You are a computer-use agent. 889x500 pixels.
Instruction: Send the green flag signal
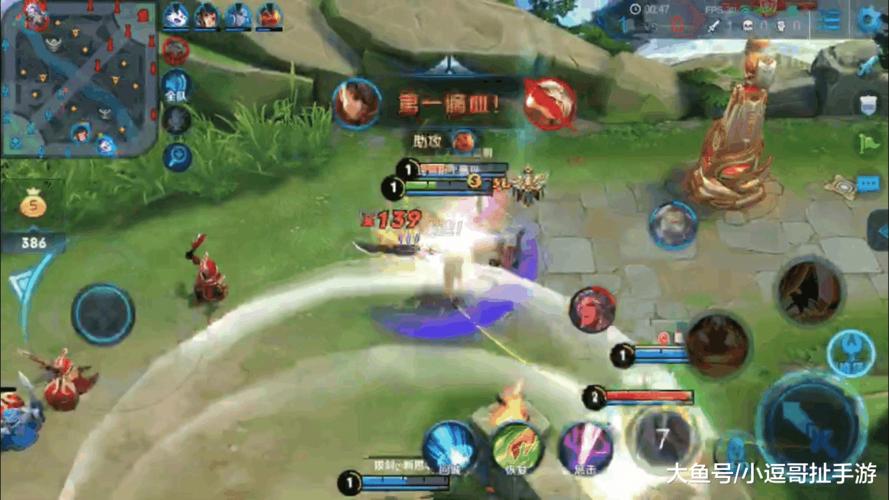point(871,143)
